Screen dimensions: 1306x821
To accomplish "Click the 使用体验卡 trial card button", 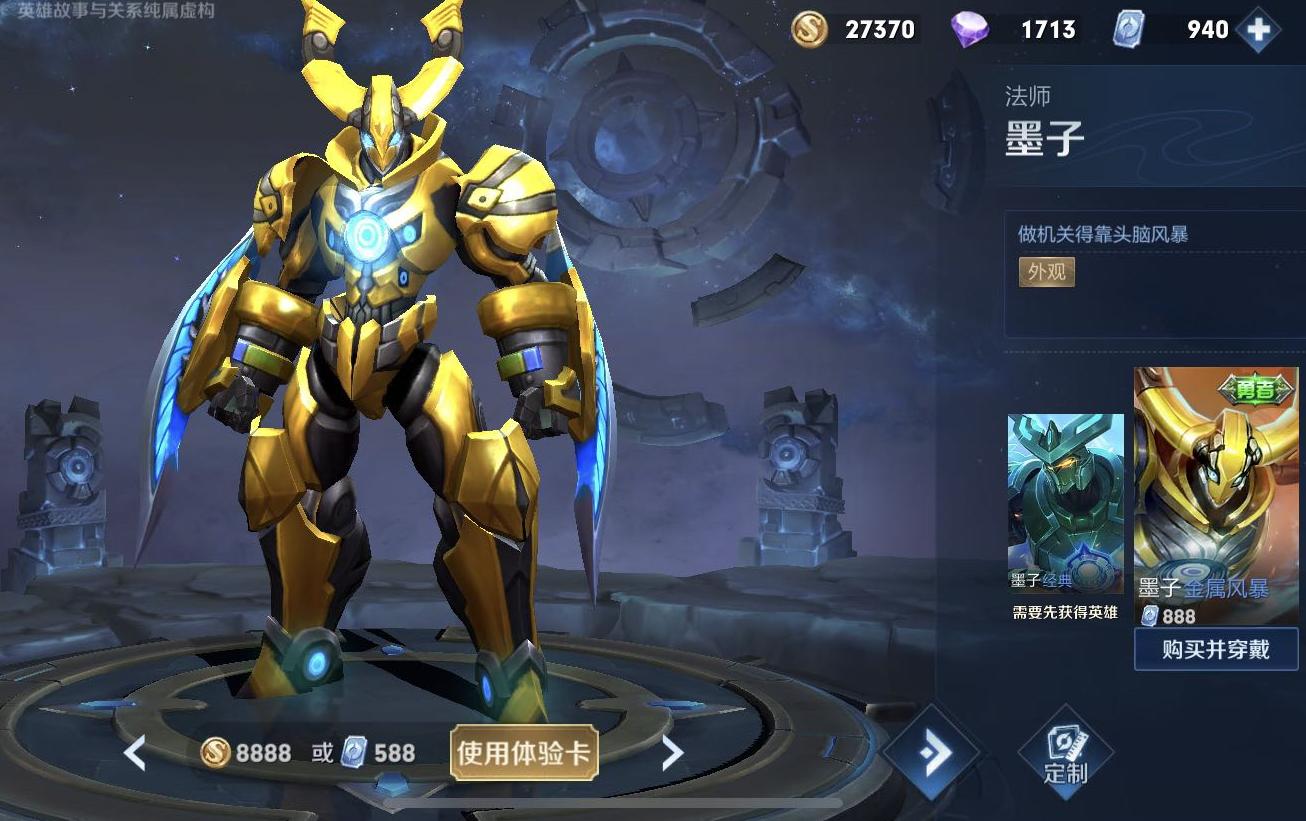I will (x=525, y=753).
